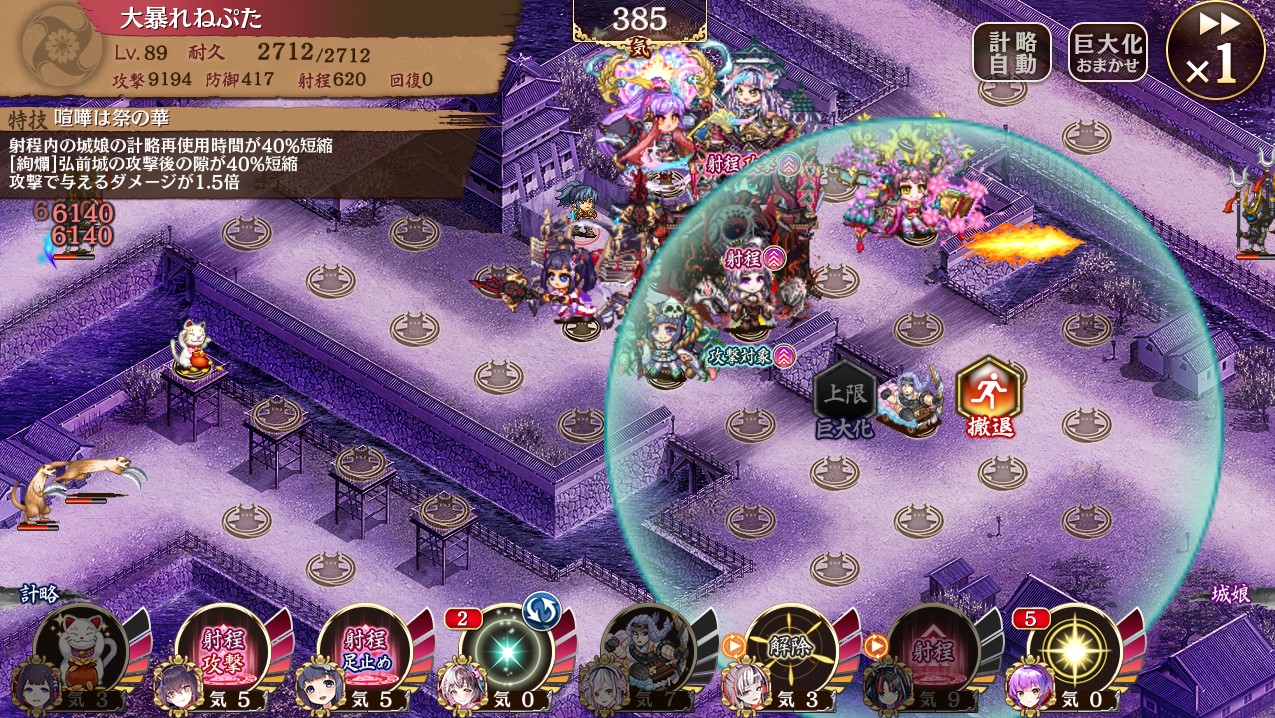The height and width of the screenshot is (718, 1275).
Task: Toggle the 計略自動 auto-stratagem button
Action: tap(1011, 52)
